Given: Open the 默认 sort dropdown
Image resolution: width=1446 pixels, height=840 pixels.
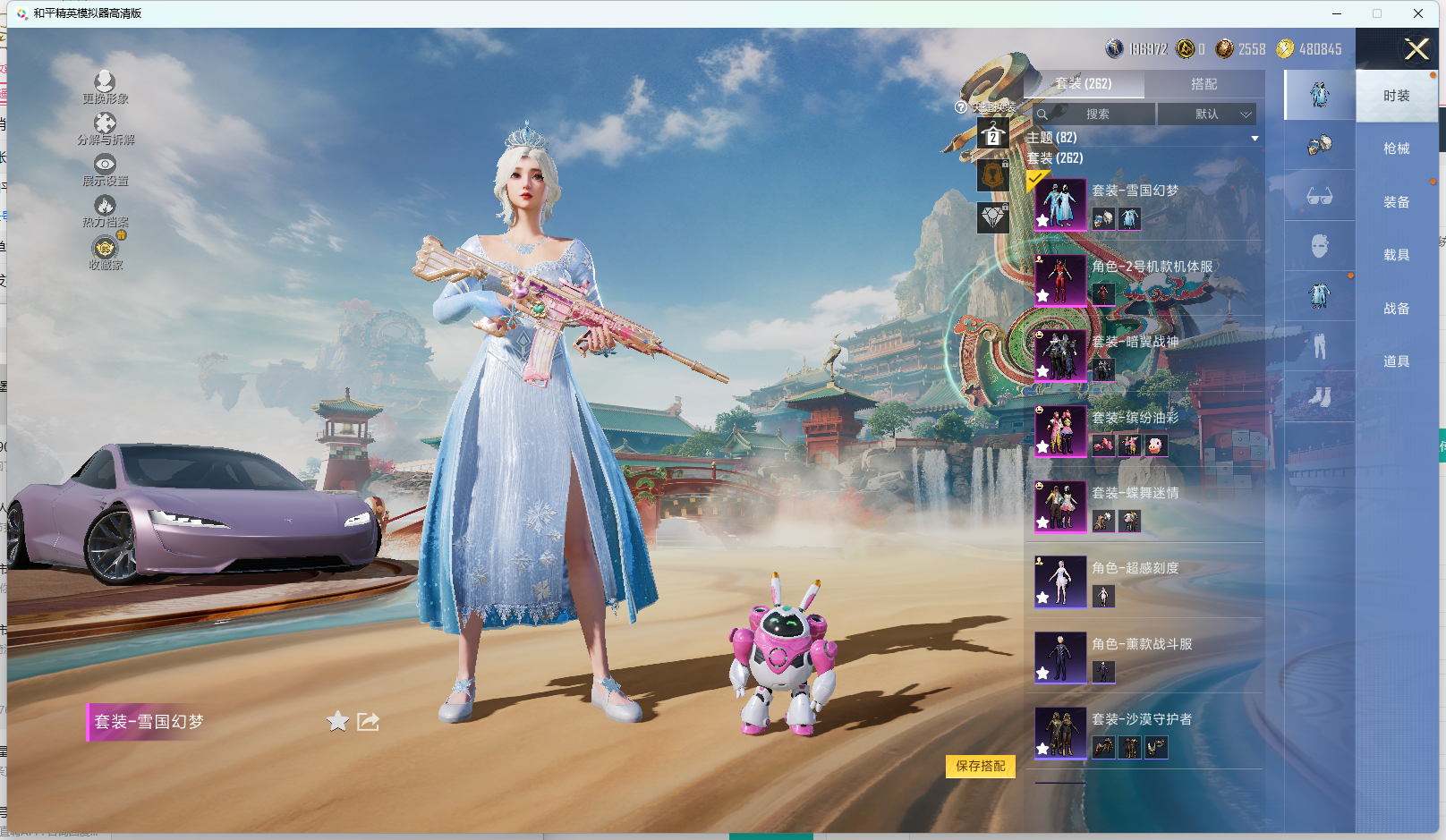Looking at the screenshot, I should click(1207, 115).
